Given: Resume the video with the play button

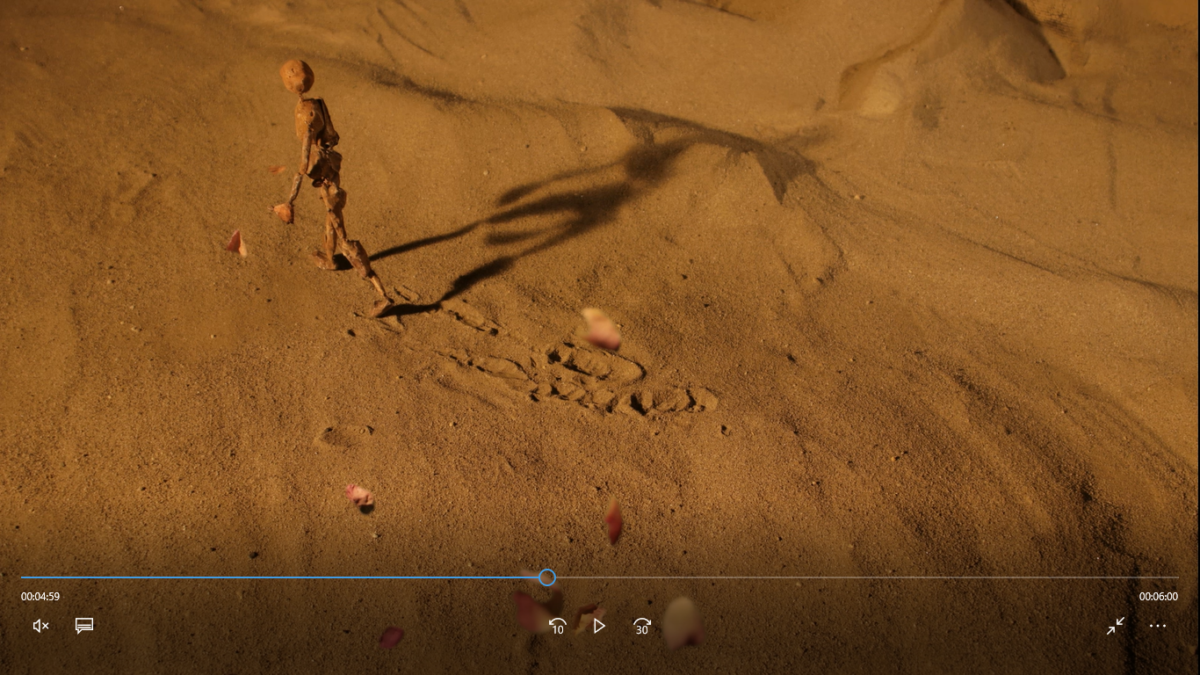Looking at the screenshot, I should pos(599,626).
